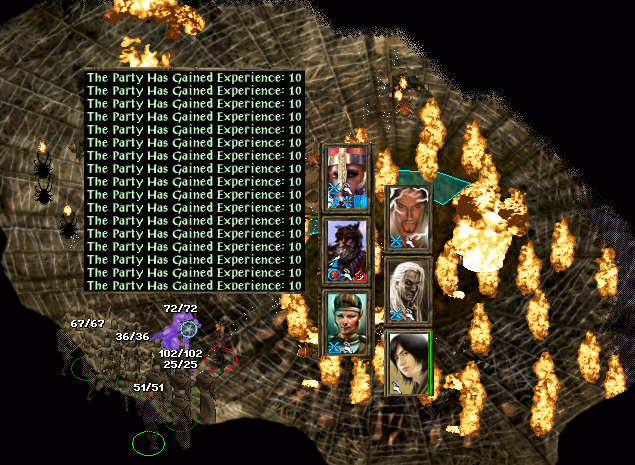Pick the white-haired tanned man portrait
635x465 pixels.
coord(408,217)
